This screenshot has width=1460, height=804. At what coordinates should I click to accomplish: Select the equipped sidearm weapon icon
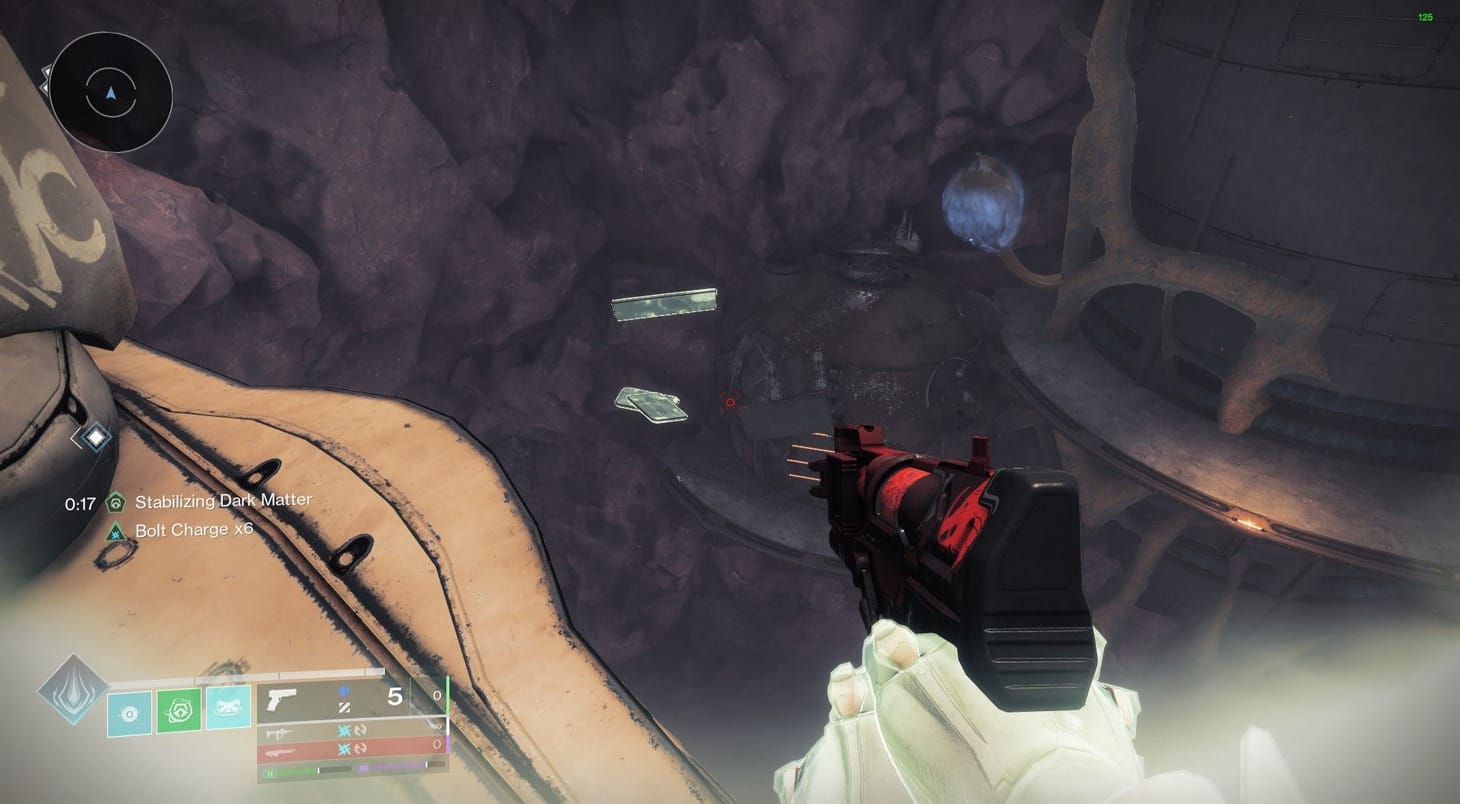click(x=280, y=697)
